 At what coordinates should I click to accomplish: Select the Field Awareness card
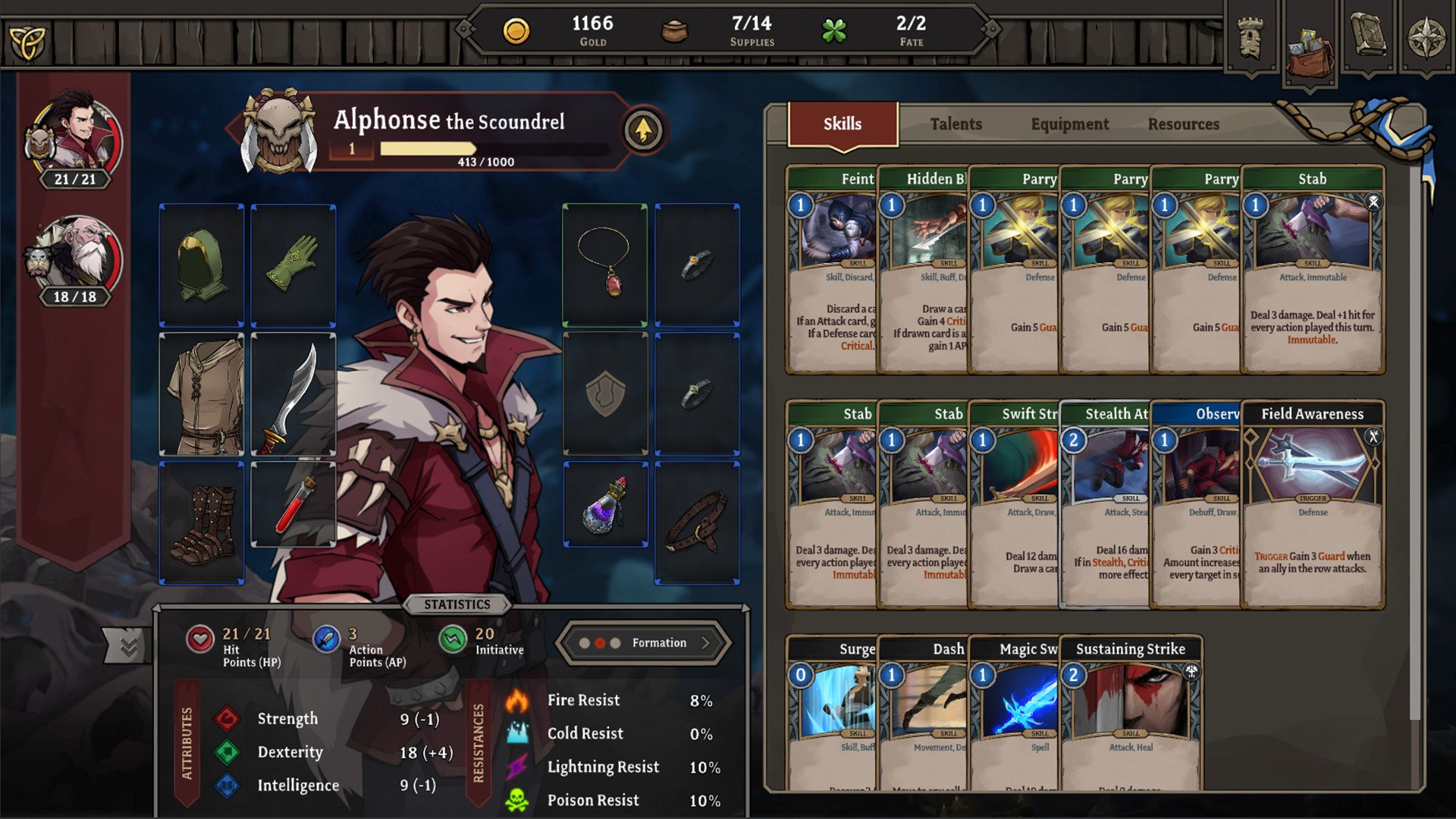coord(1313,504)
